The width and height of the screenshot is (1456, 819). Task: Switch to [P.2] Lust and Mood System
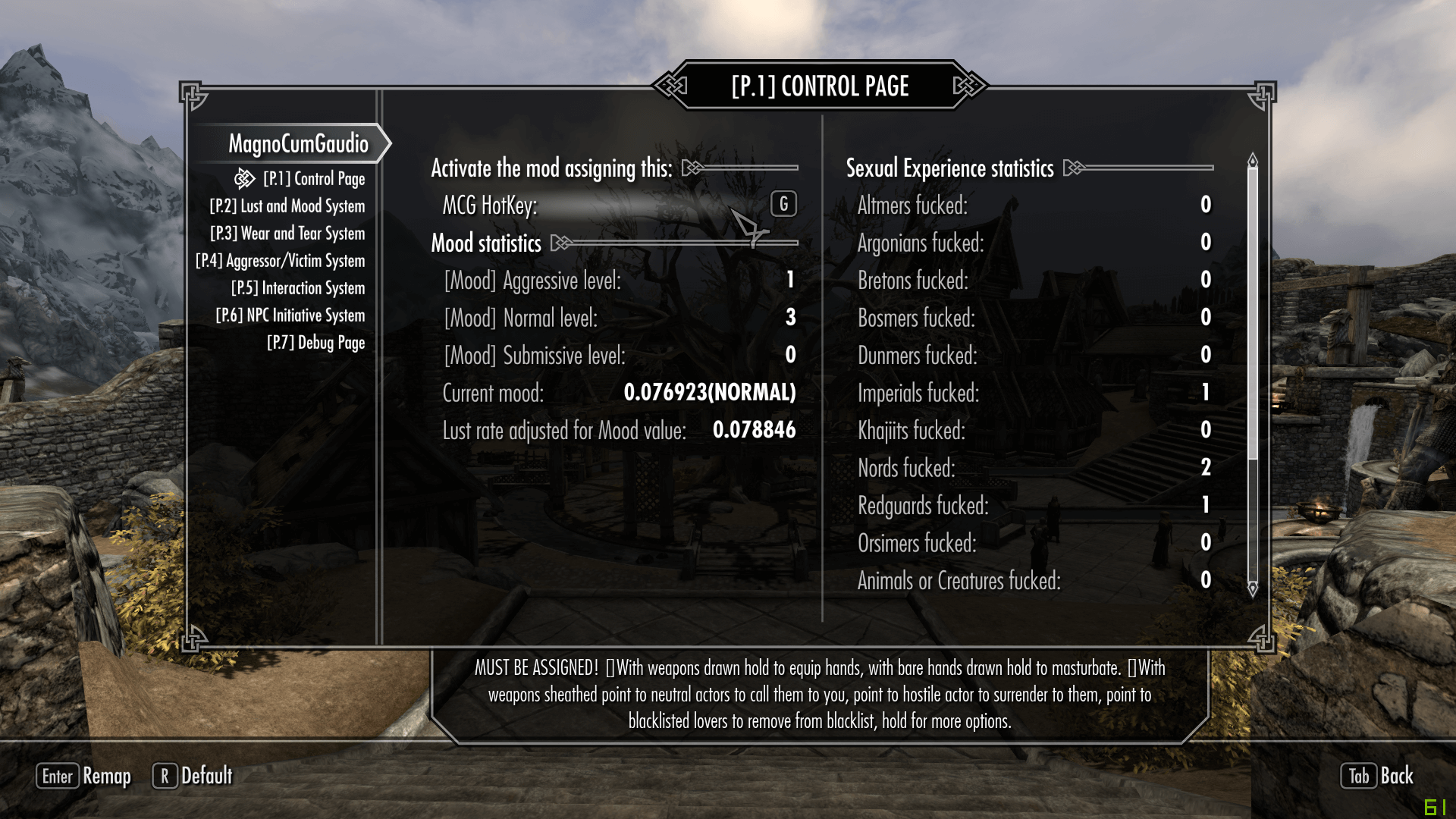coord(287,206)
